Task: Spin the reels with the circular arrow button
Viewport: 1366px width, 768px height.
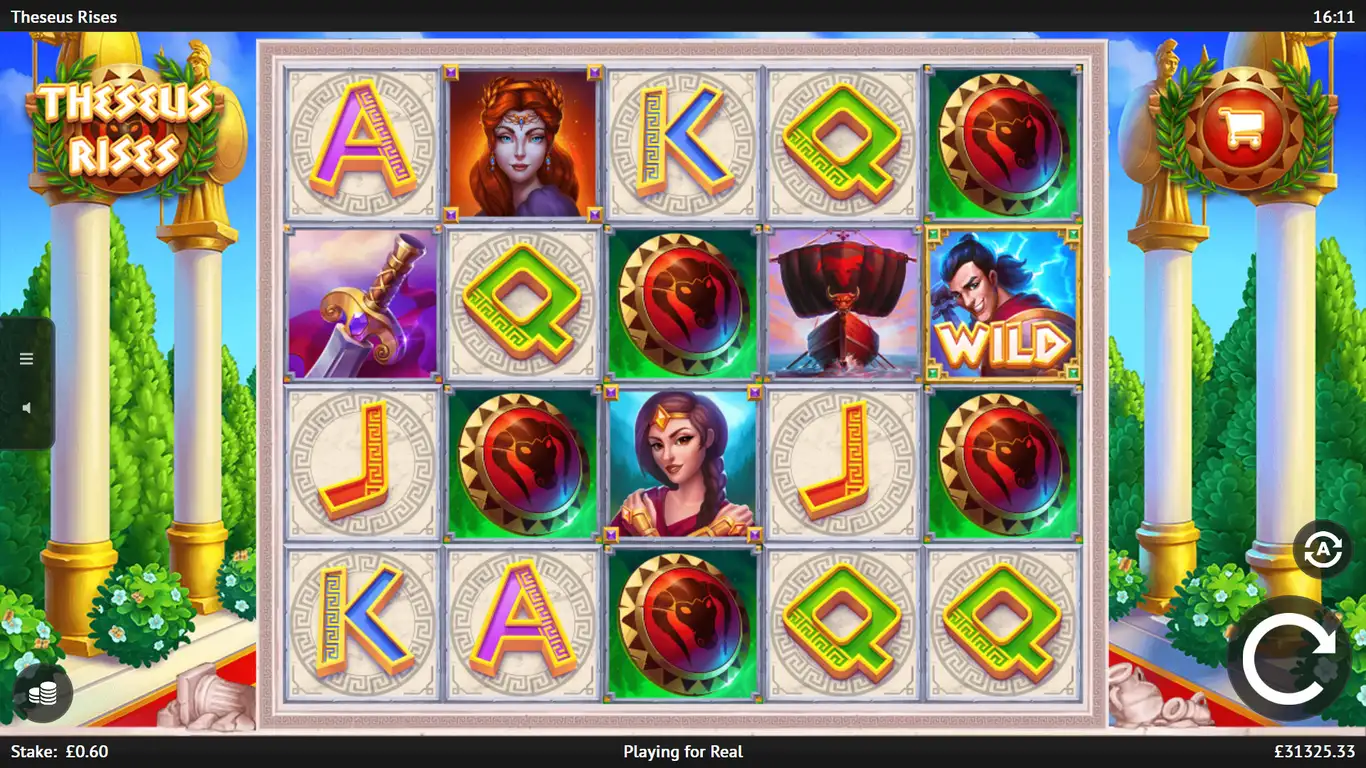Action: (x=1289, y=659)
